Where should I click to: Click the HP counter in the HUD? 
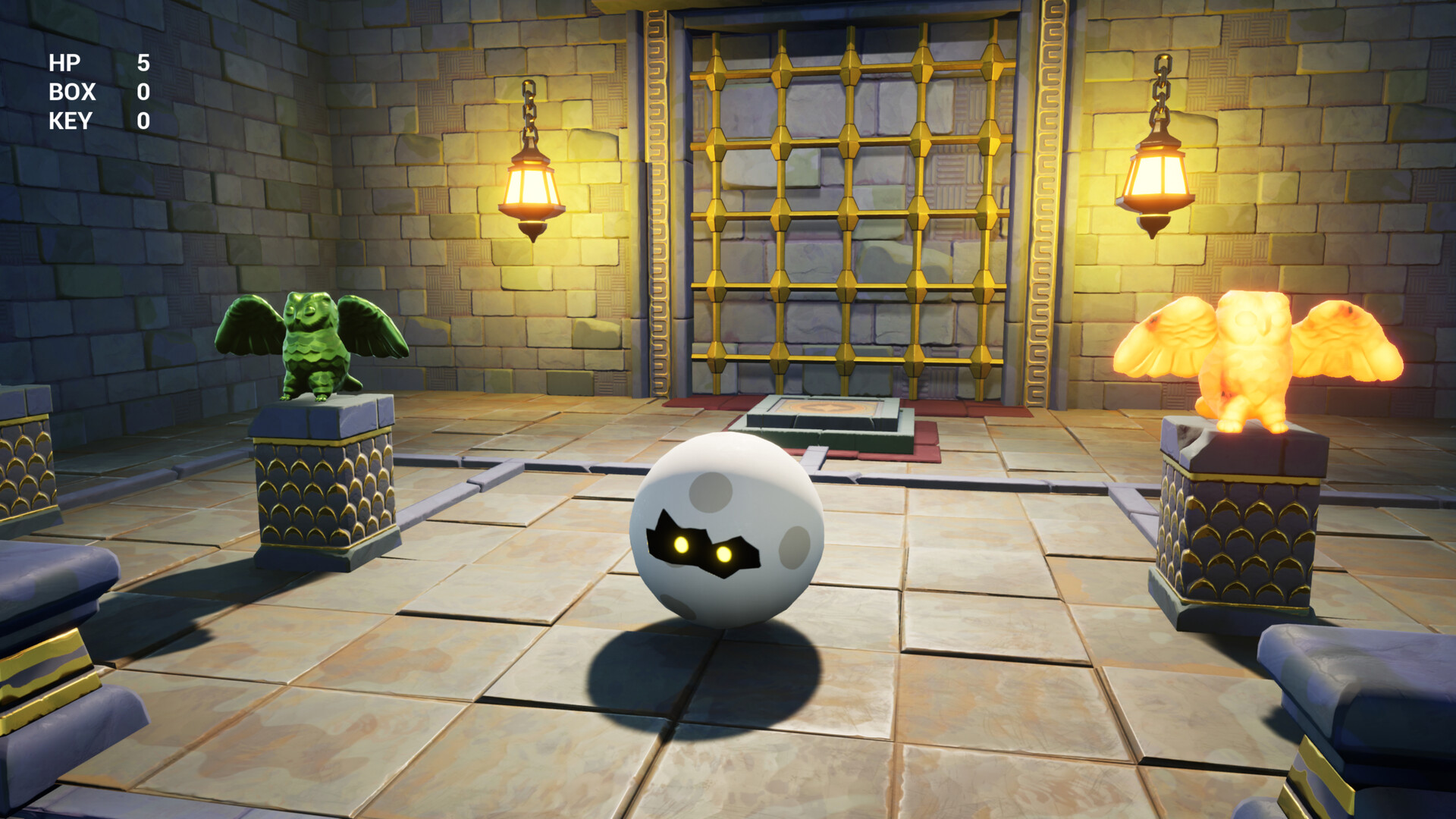(143, 63)
